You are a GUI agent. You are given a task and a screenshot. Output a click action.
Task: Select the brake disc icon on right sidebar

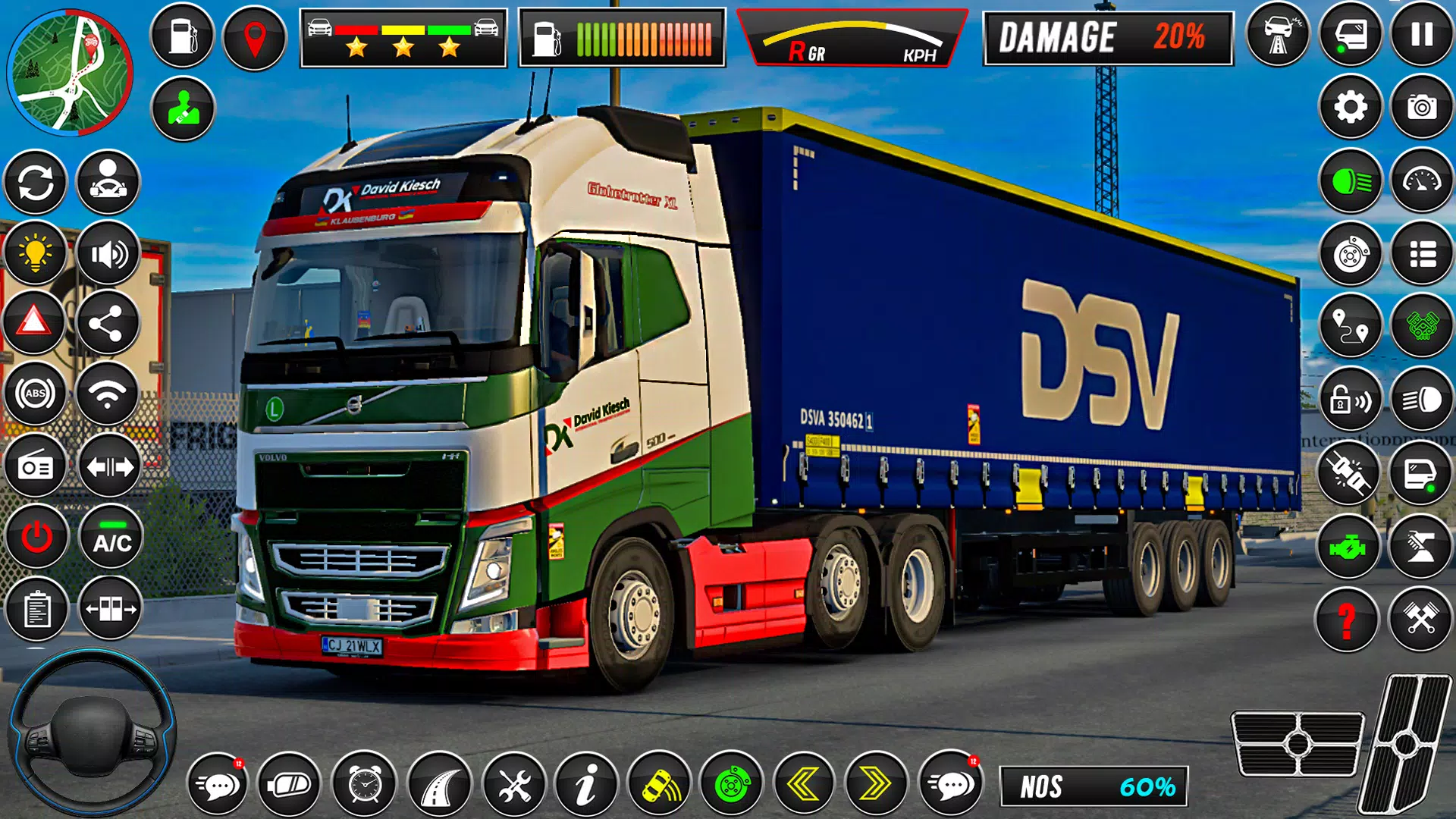[x=1351, y=254]
